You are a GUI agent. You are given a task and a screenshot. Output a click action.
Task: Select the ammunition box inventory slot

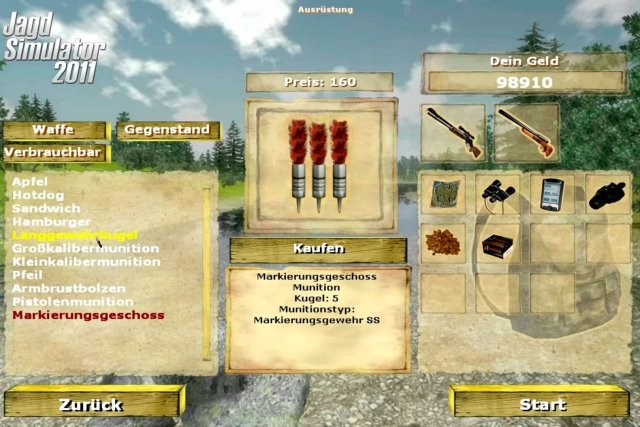tap(500, 244)
